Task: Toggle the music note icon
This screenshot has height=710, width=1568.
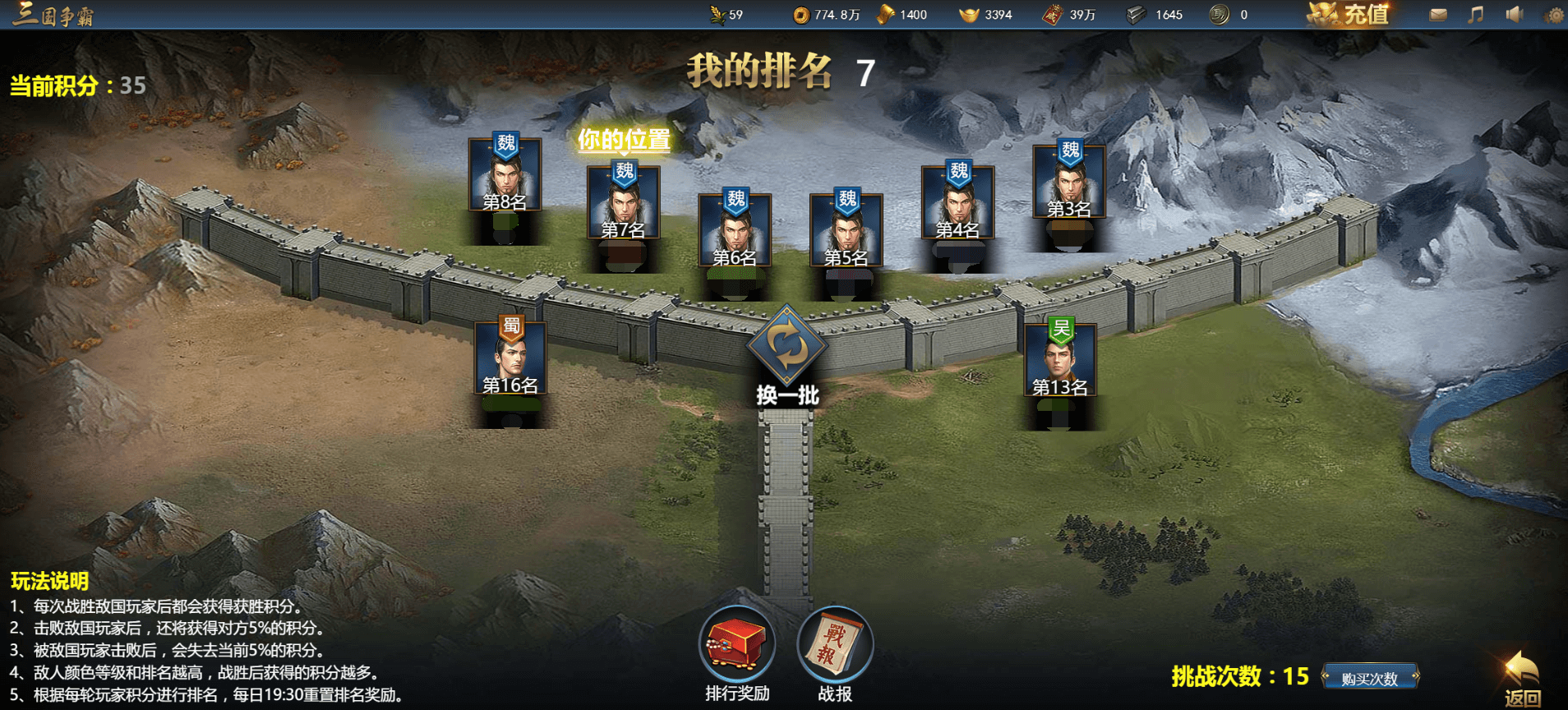Action: click(x=1476, y=14)
